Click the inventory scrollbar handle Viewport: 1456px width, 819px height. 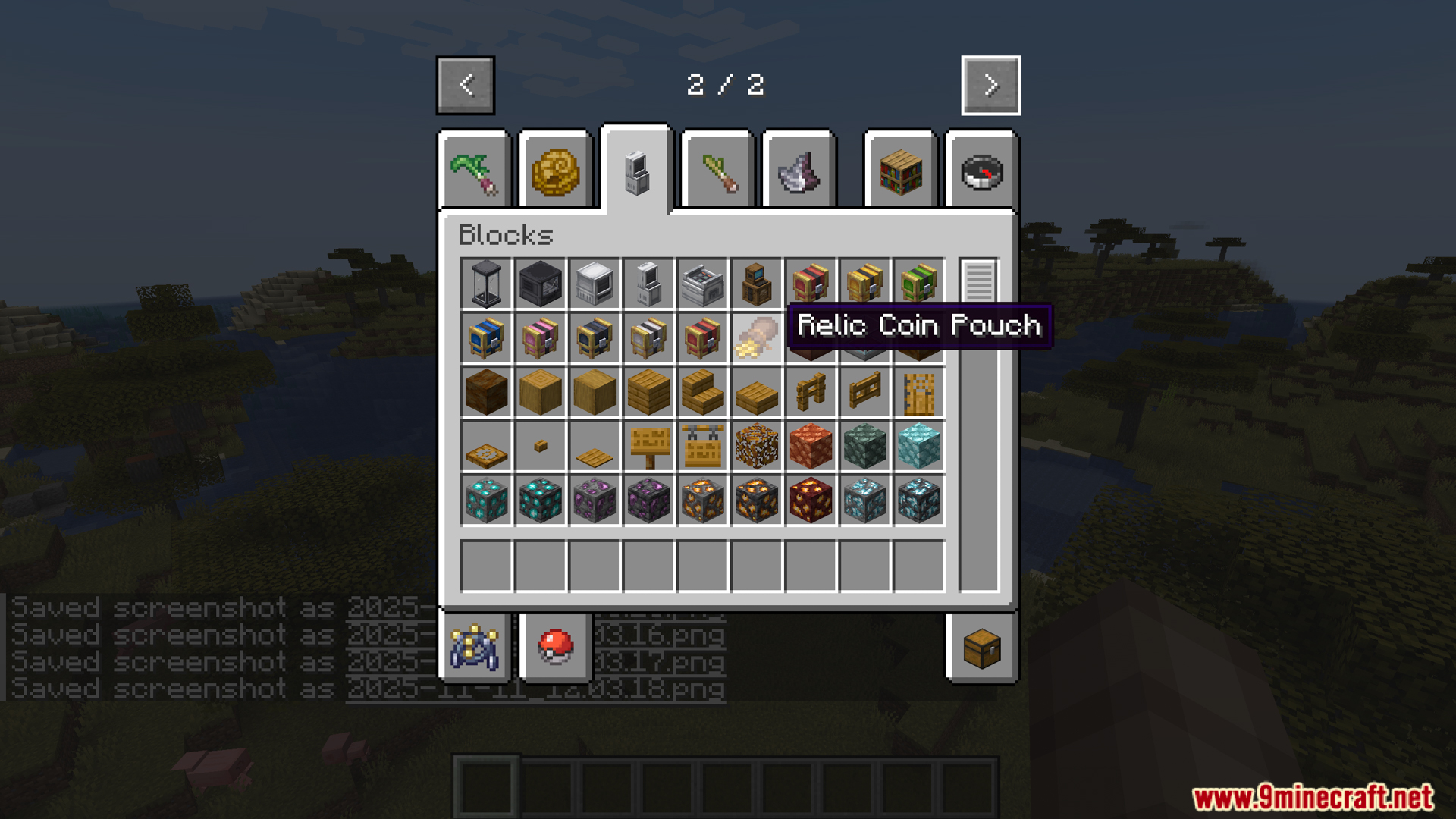(979, 281)
